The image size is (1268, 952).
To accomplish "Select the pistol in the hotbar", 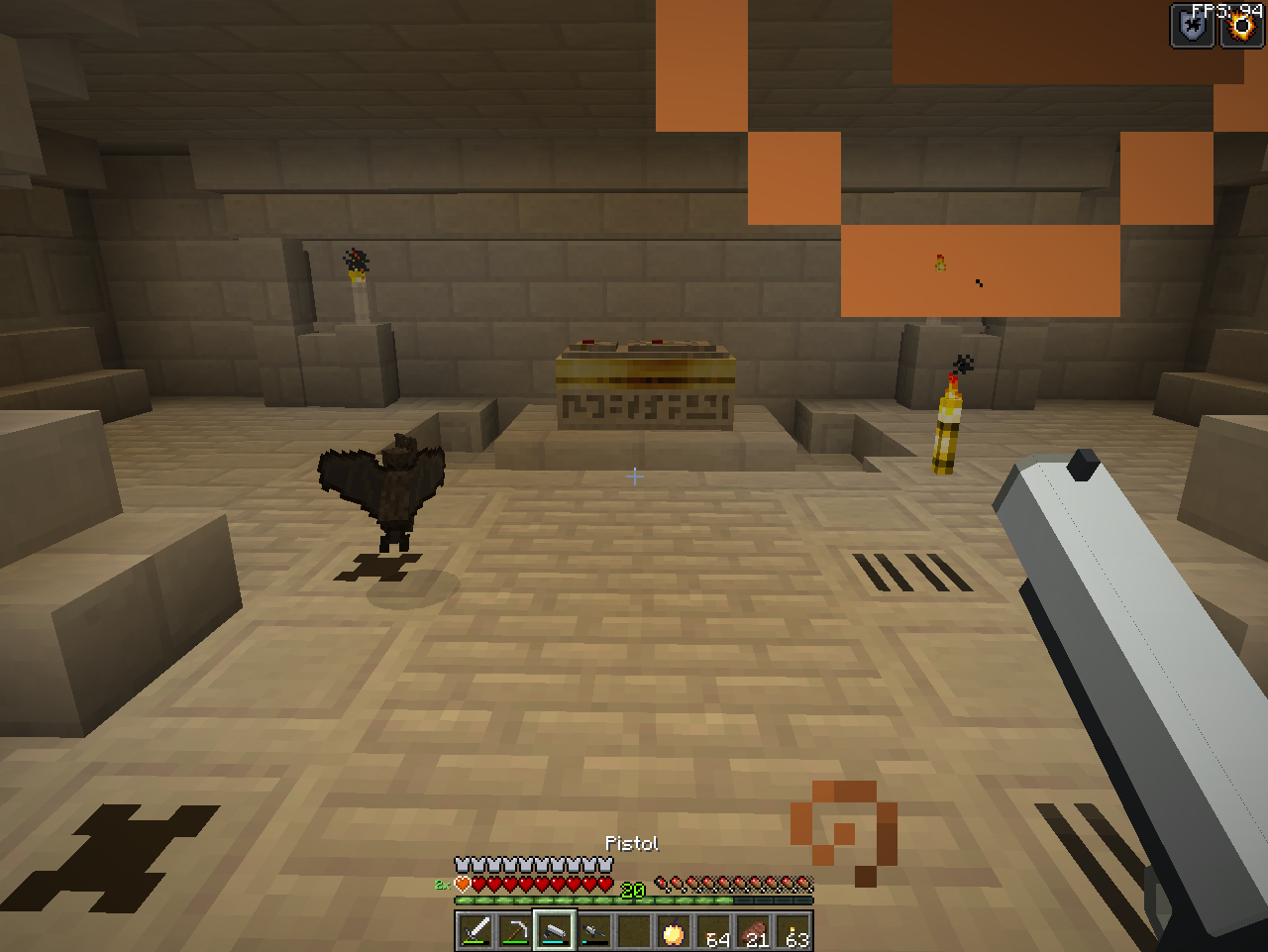I will pos(554,931).
